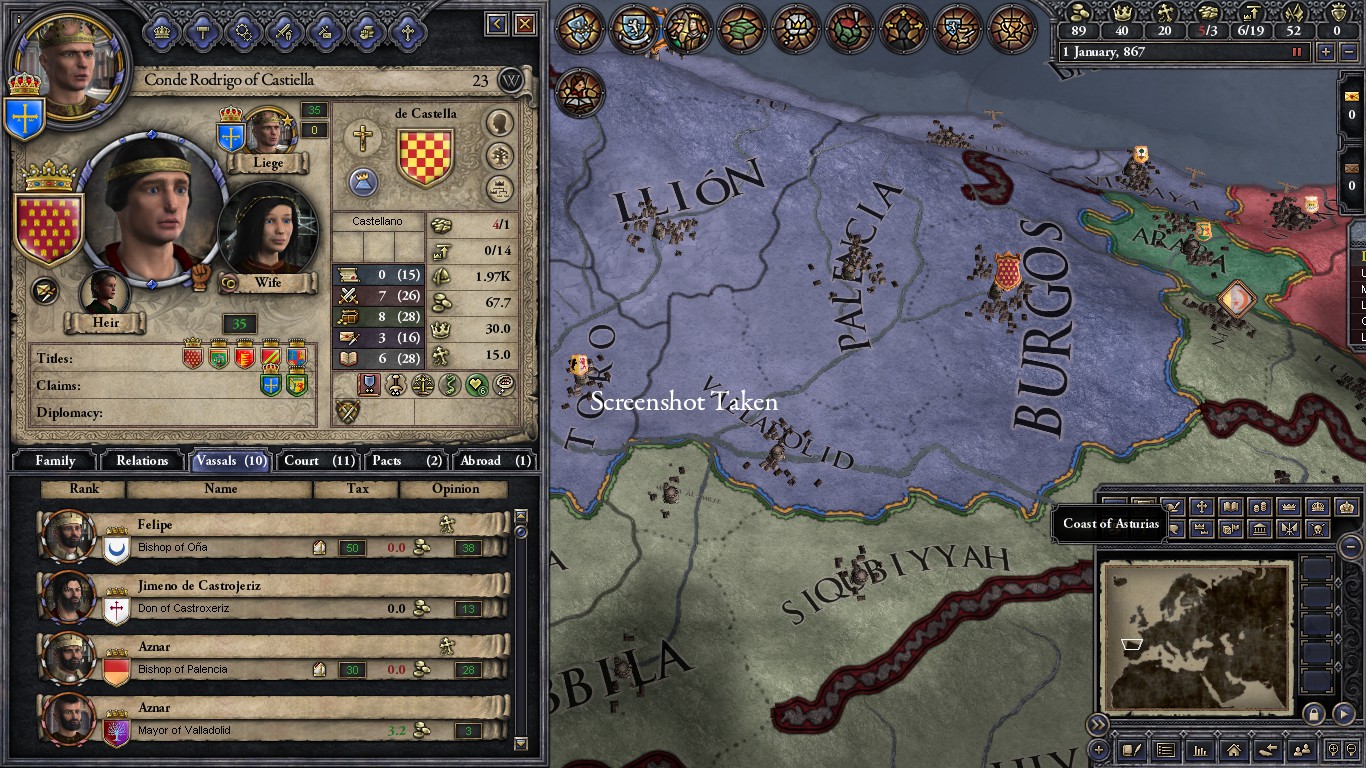This screenshot has height=768, width=1366.
Task: View Rodrigo's Wife via the Wife button
Action: (x=268, y=283)
